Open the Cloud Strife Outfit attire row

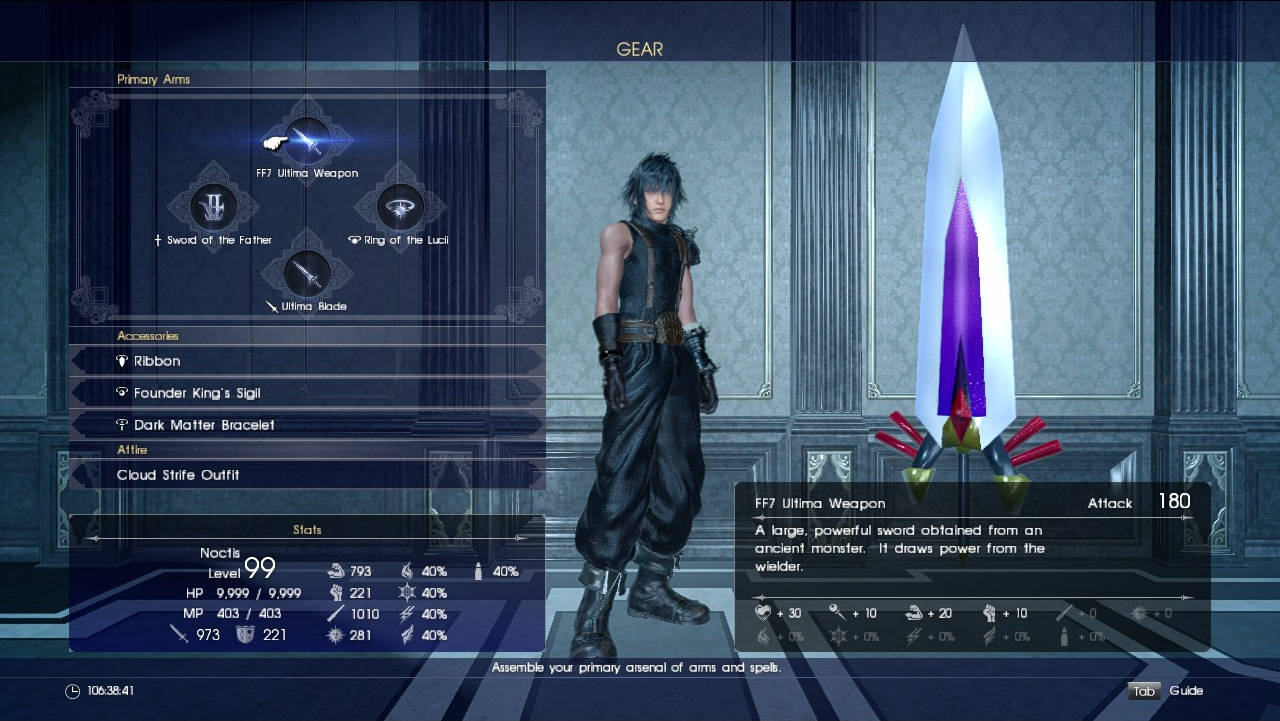tap(307, 475)
